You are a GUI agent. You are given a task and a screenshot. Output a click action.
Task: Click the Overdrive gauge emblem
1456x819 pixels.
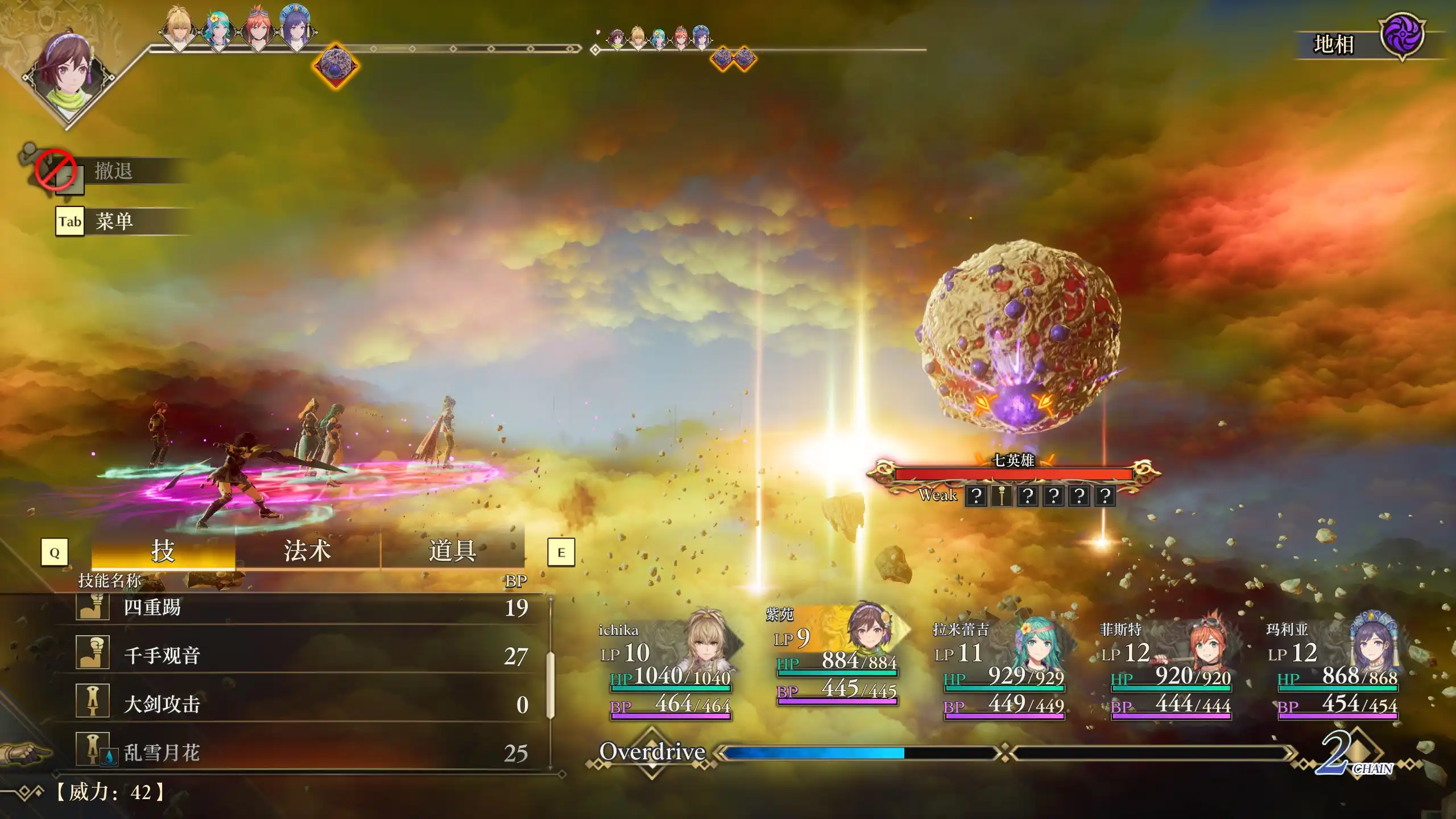point(652,752)
